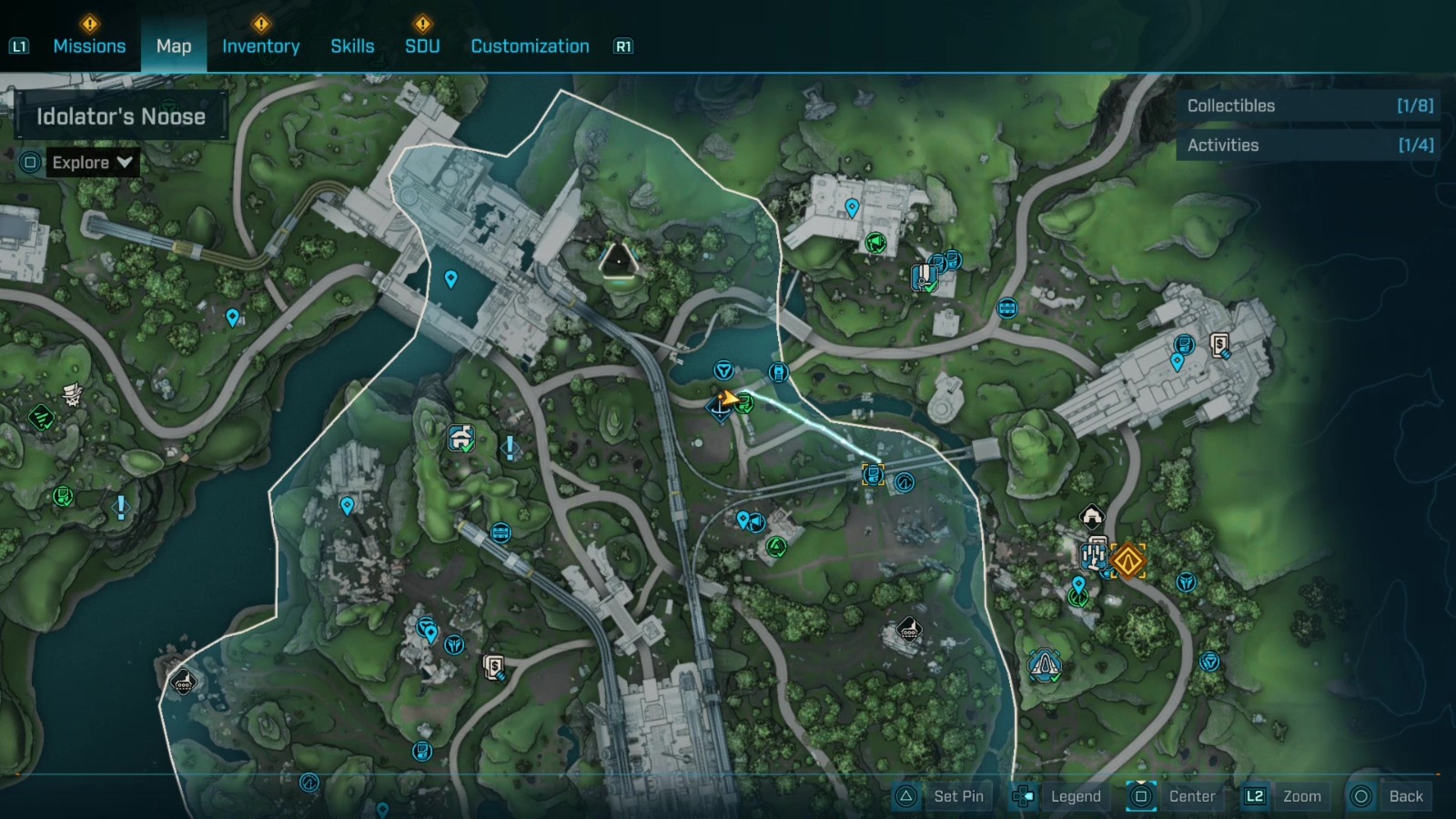Click Set Pin to place a waypoint
The width and height of the screenshot is (1456, 819).
(x=956, y=795)
